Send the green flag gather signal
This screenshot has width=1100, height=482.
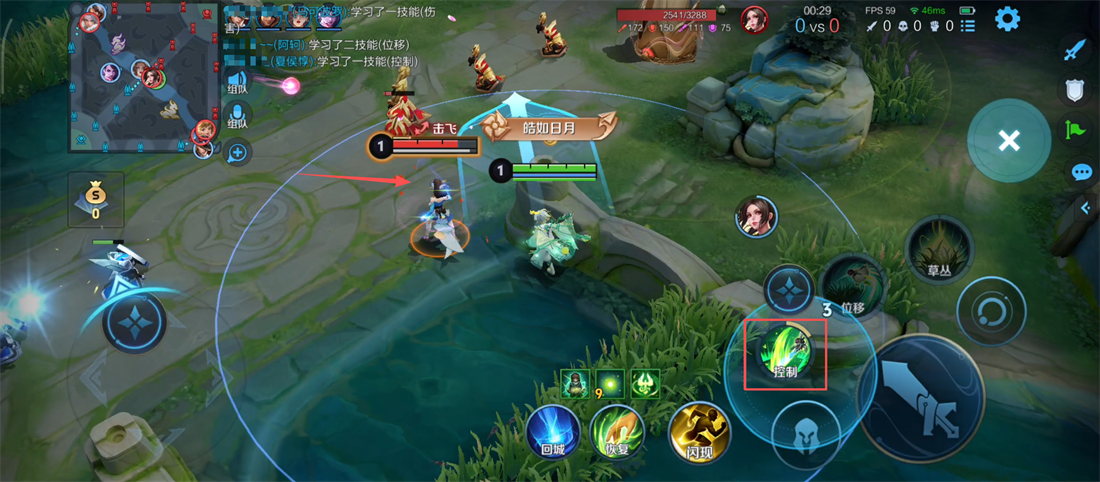click(1075, 130)
